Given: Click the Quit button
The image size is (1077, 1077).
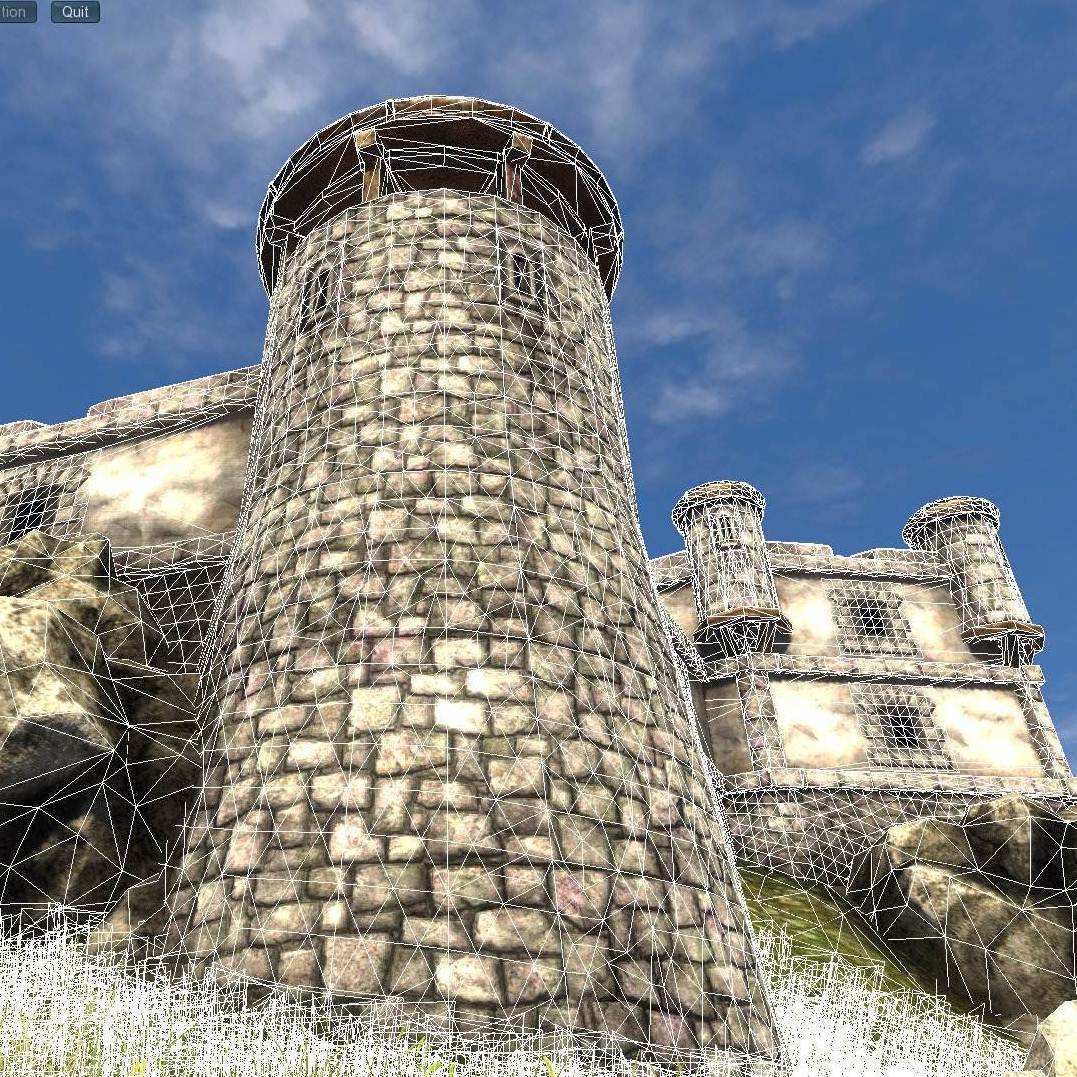Looking at the screenshot, I should click(75, 12).
